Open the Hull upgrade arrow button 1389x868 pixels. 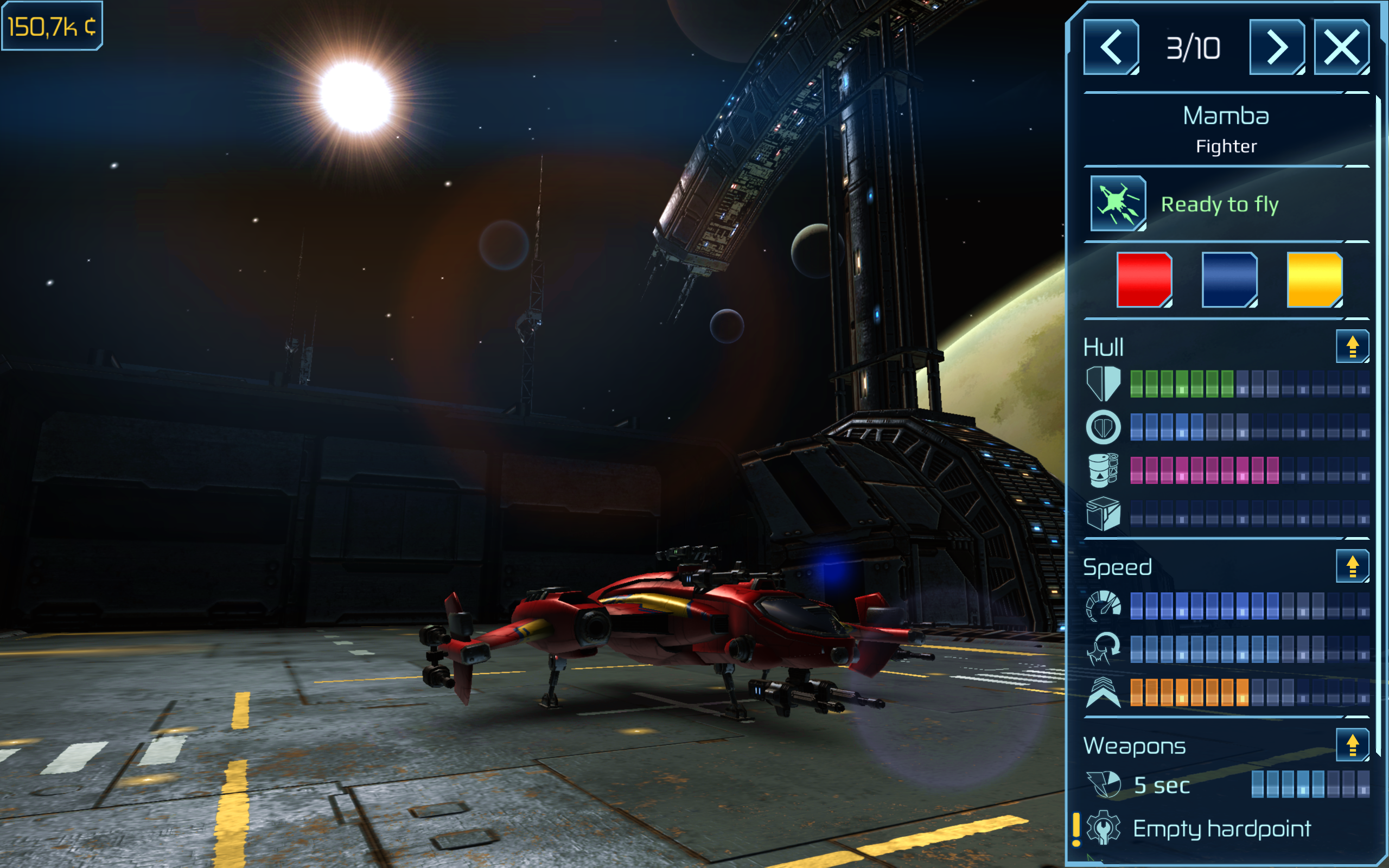1352,346
